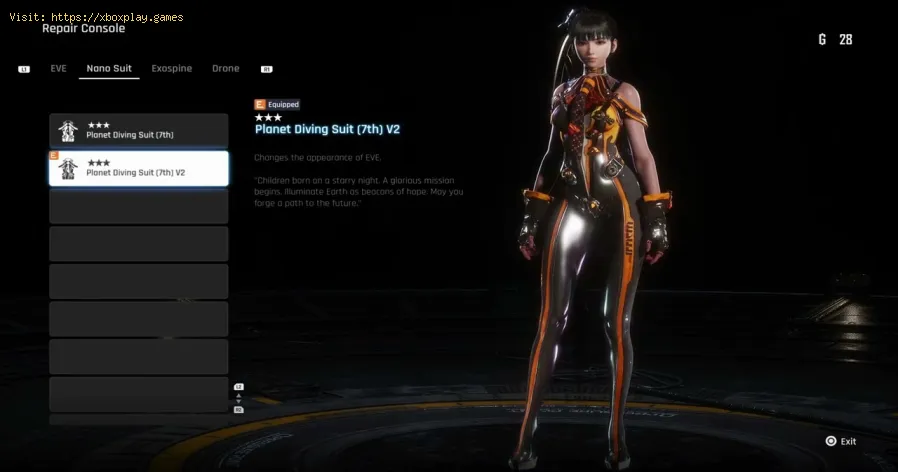The image size is (898, 472).
Task: Select Planet Diving Suit (7th) V2 row
Action: [139, 168]
